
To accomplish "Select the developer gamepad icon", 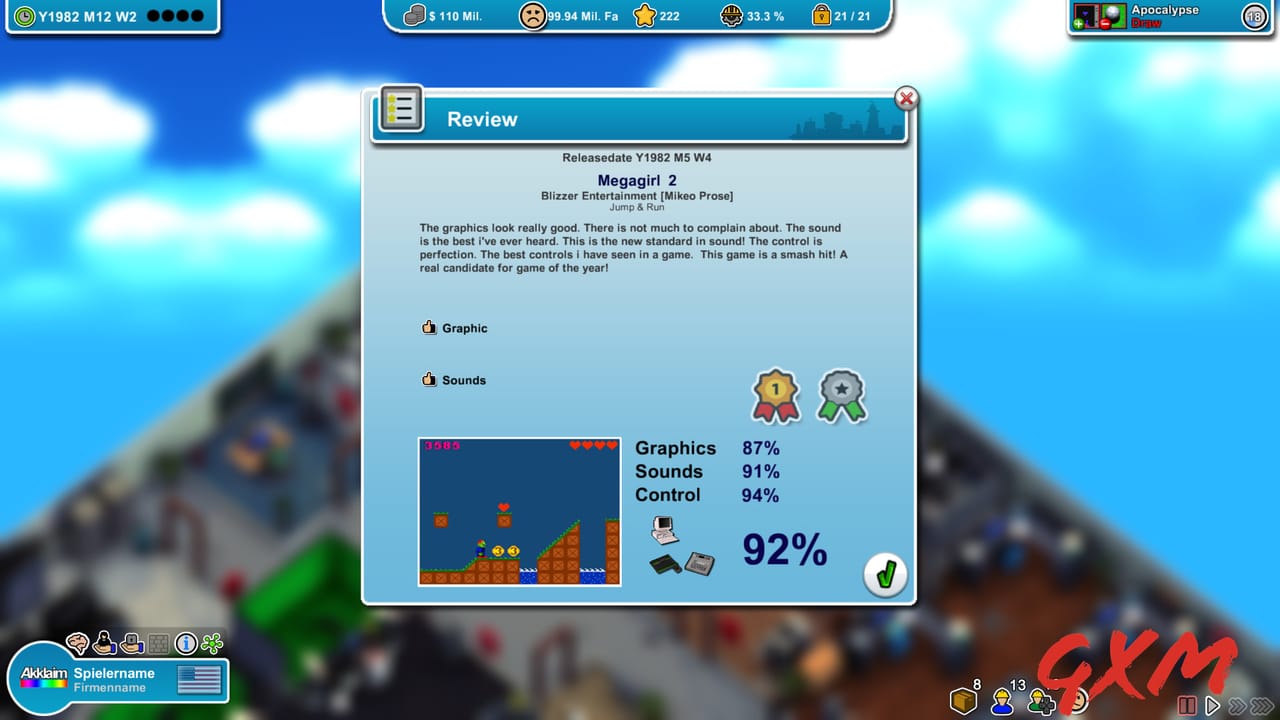I will [1041, 703].
